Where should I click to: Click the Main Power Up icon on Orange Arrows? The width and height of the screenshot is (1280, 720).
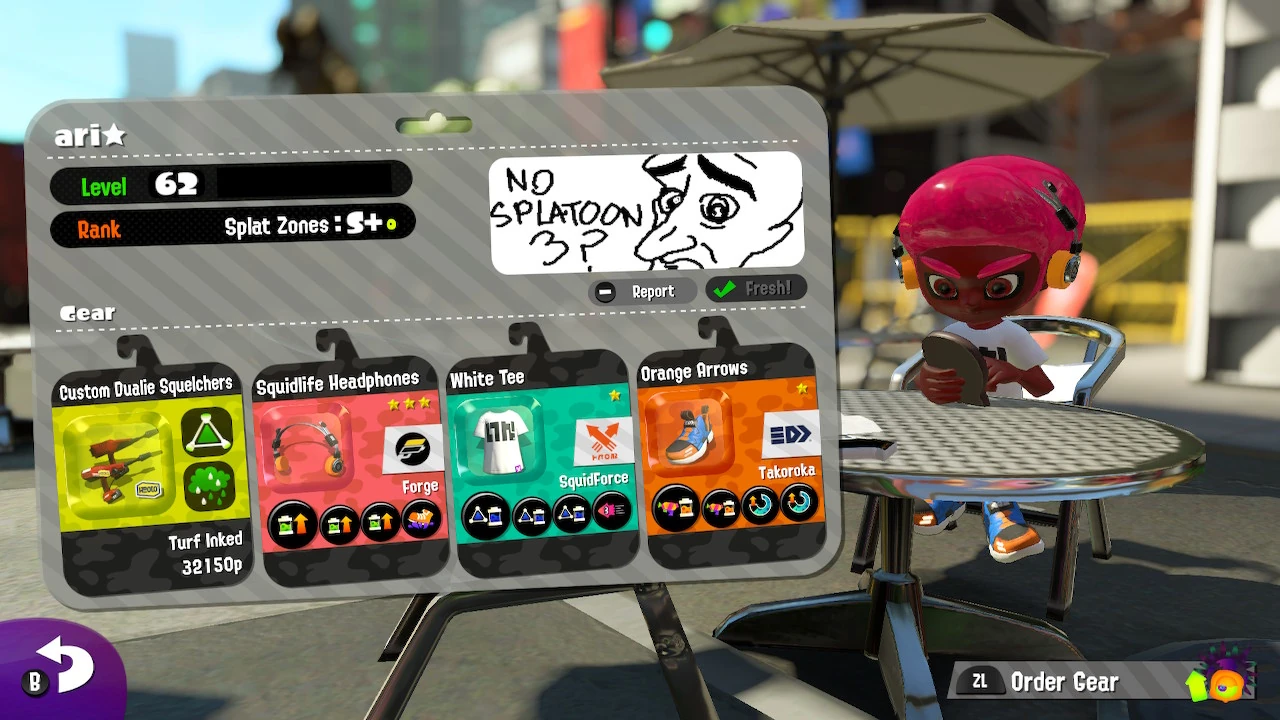675,505
